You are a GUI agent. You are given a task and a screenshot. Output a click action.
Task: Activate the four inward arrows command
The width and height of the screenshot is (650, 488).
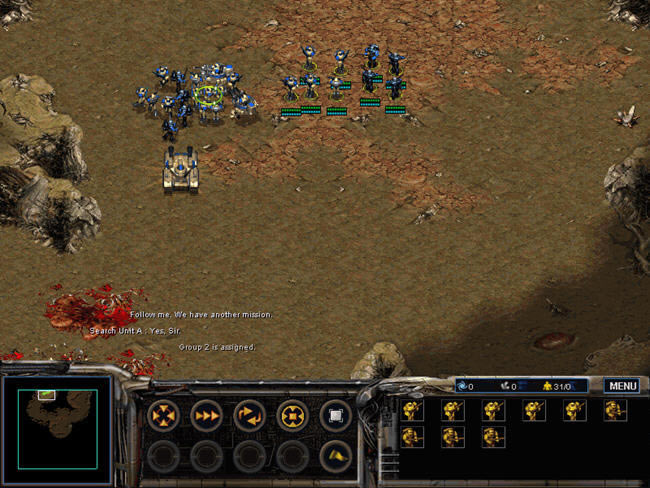pyautogui.click(x=292, y=414)
